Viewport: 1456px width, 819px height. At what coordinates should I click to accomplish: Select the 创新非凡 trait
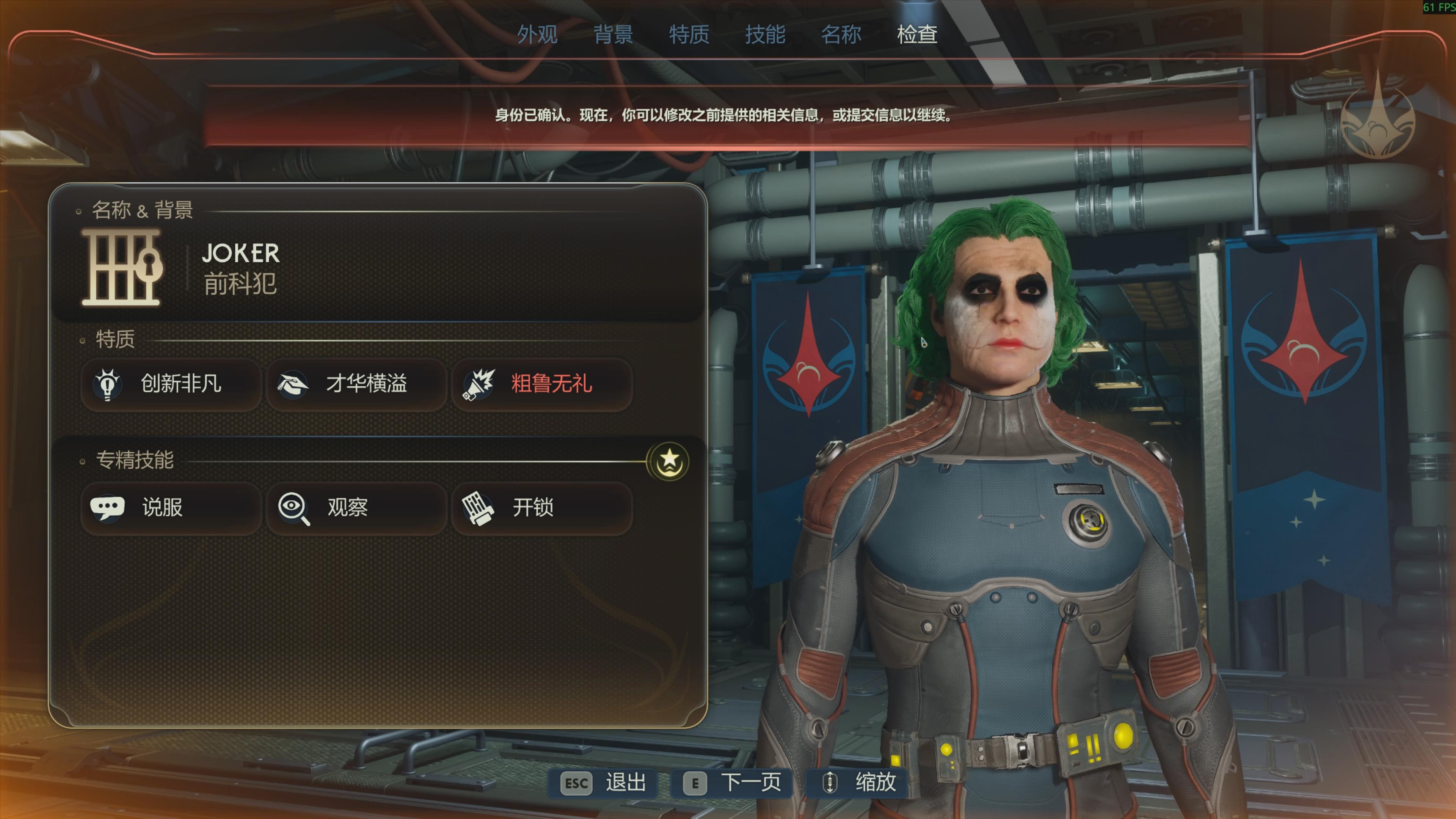point(171,384)
